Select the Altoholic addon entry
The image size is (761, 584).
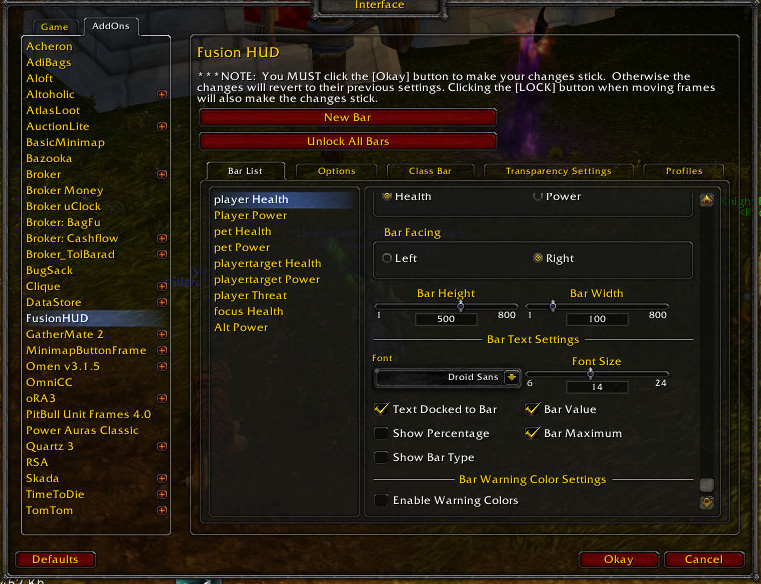click(50, 95)
